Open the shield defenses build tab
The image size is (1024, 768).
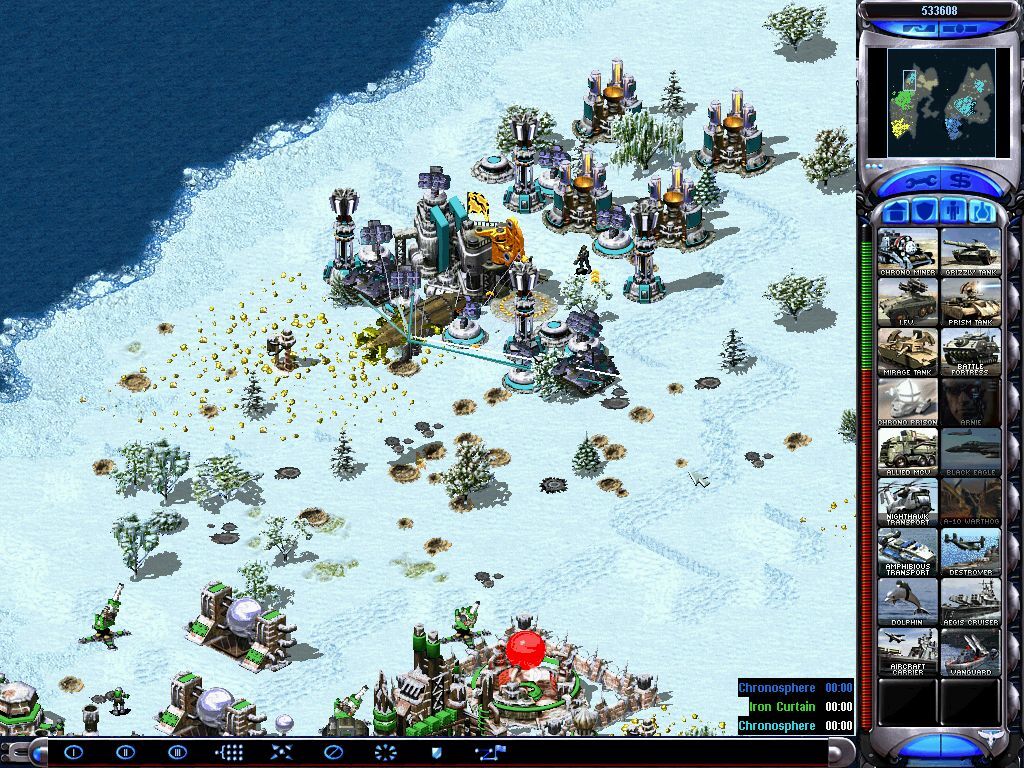[x=923, y=212]
